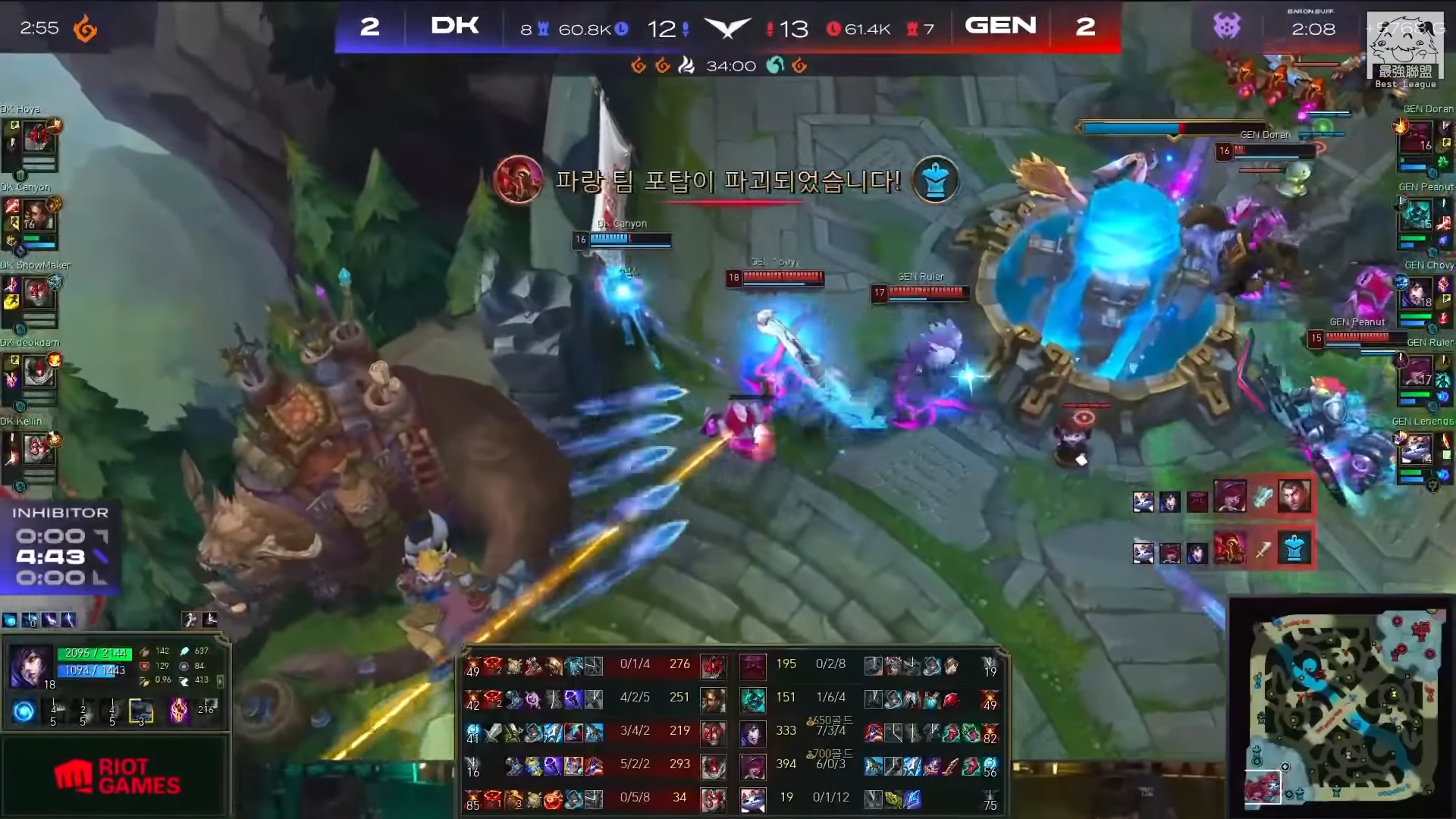Select GEN Chovy's sidebar portrait
The height and width of the screenshot is (819, 1456).
coord(1417,293)
